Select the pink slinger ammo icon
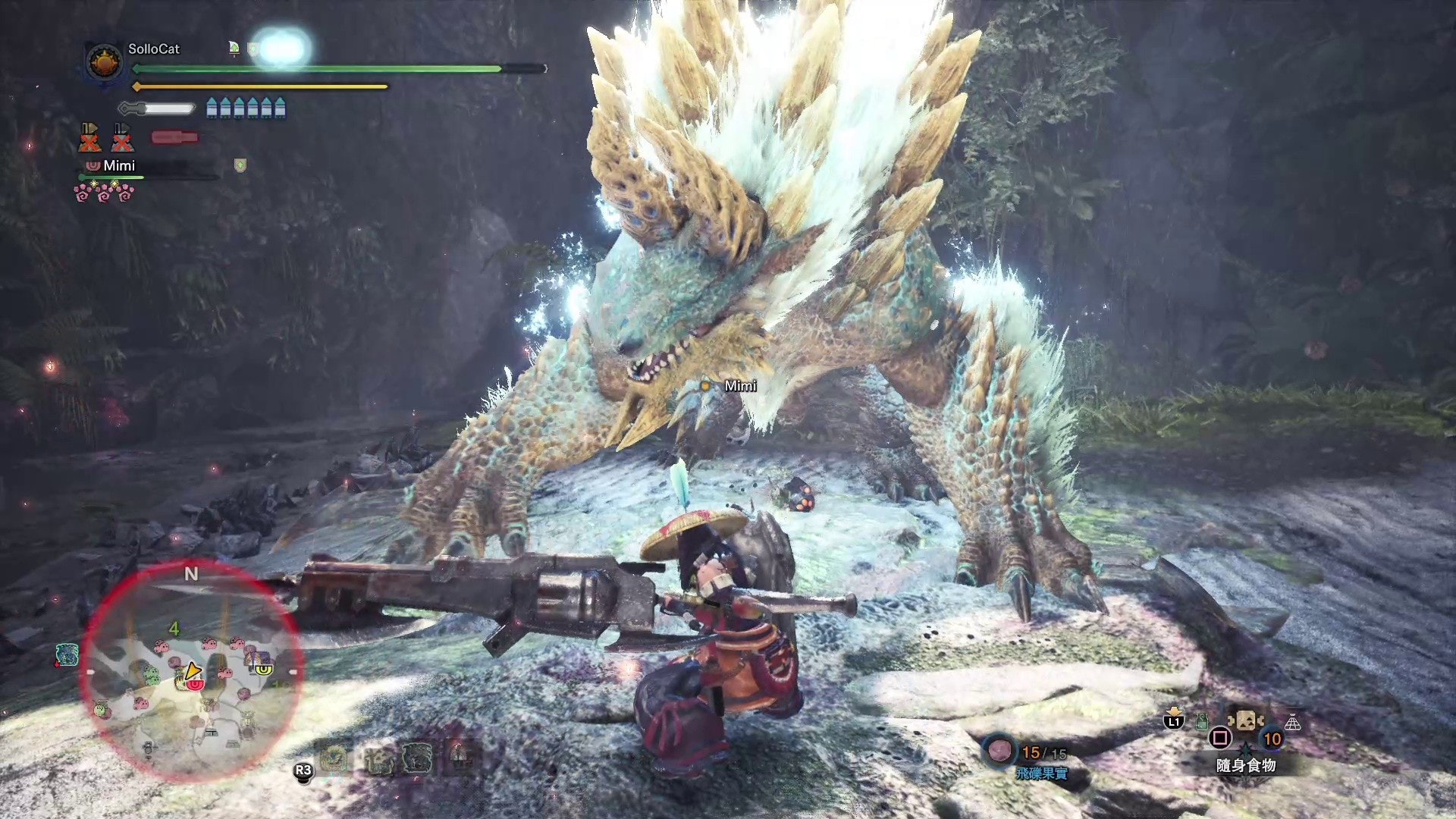1456x819 pixels. (999, 750)
